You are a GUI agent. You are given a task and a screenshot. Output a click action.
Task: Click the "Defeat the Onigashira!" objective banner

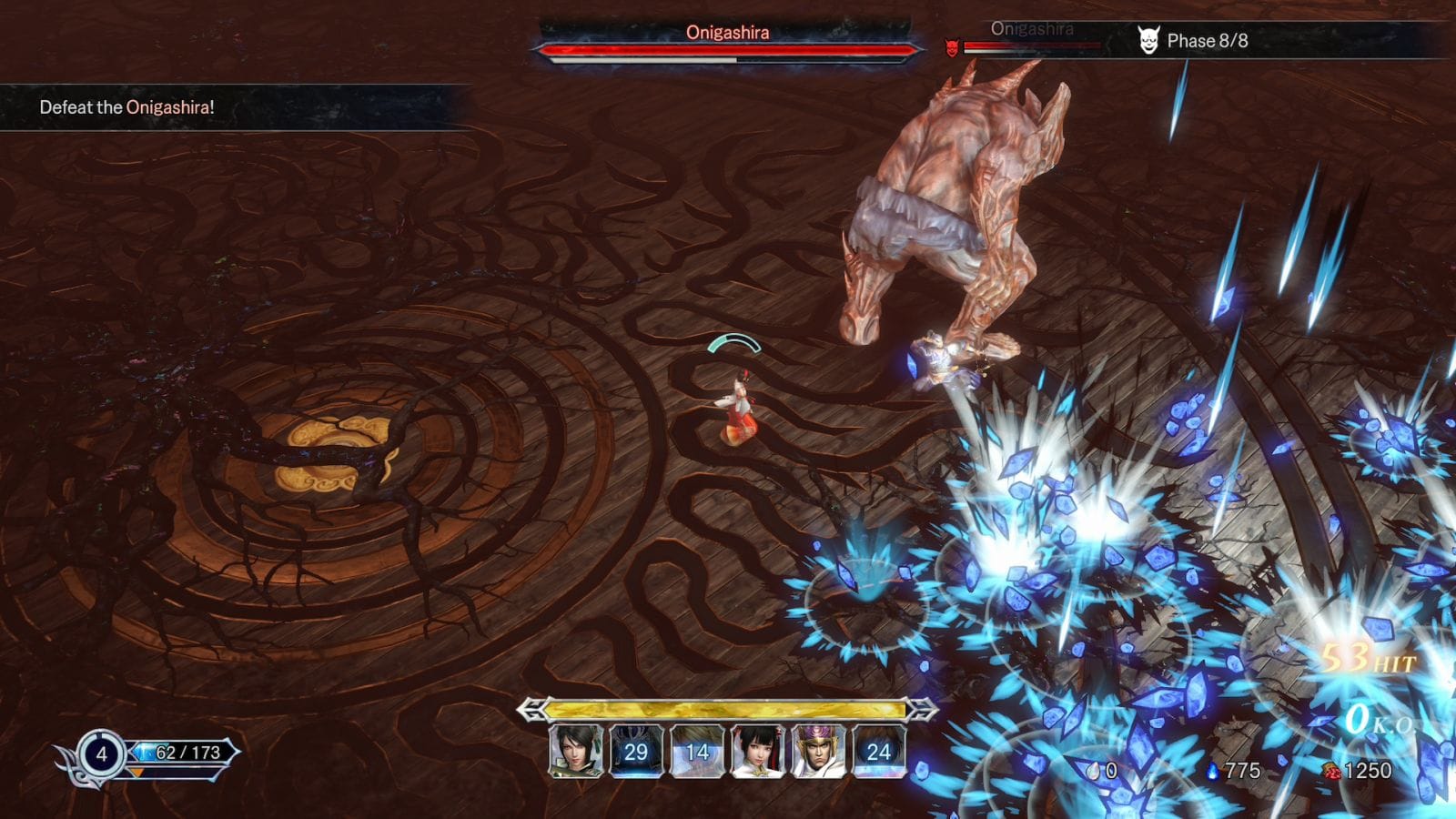click(127, 107)
